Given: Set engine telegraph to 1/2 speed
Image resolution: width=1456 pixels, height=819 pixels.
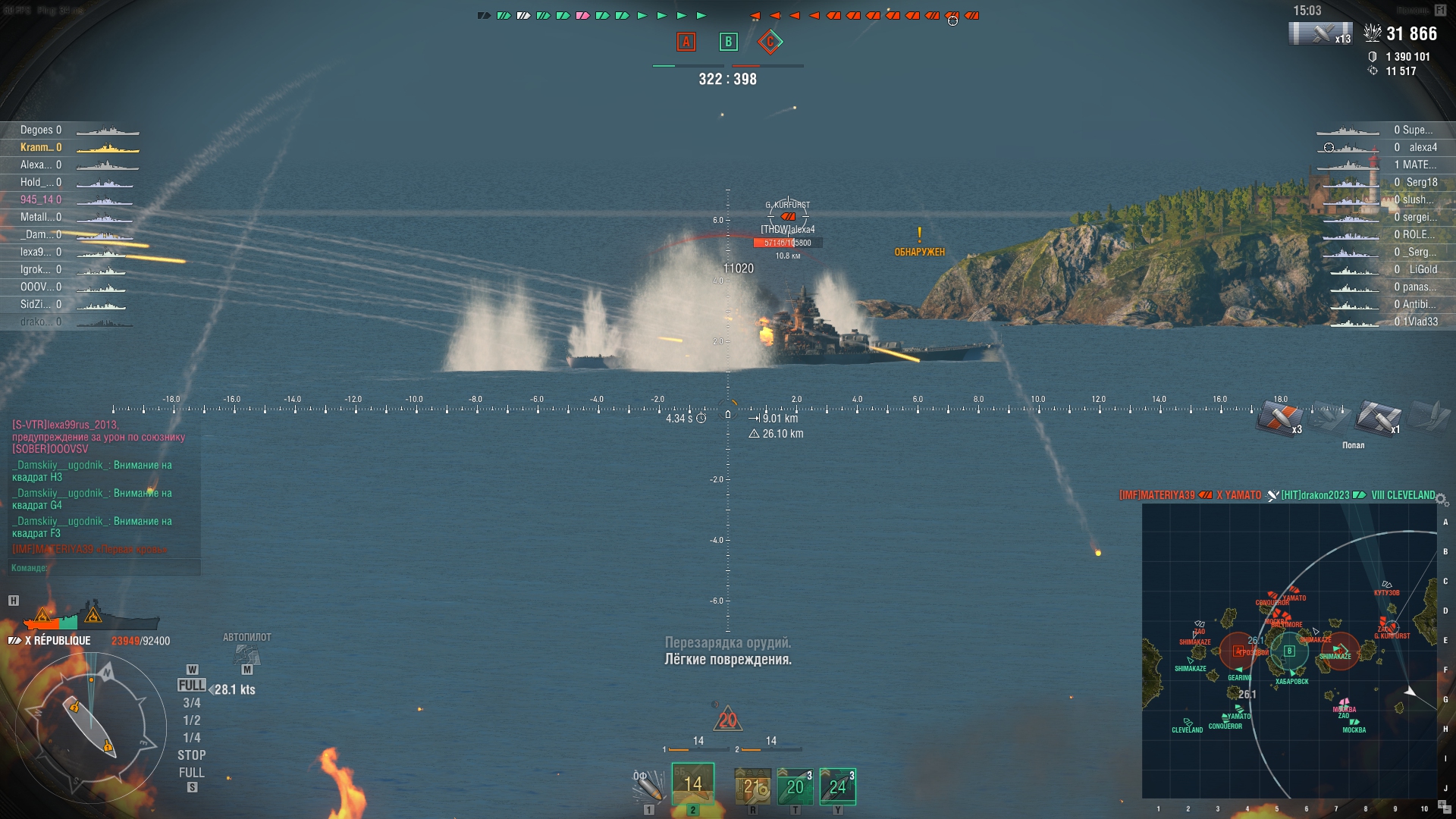Looking at the screenshot, I should click(x=192, y=720).
